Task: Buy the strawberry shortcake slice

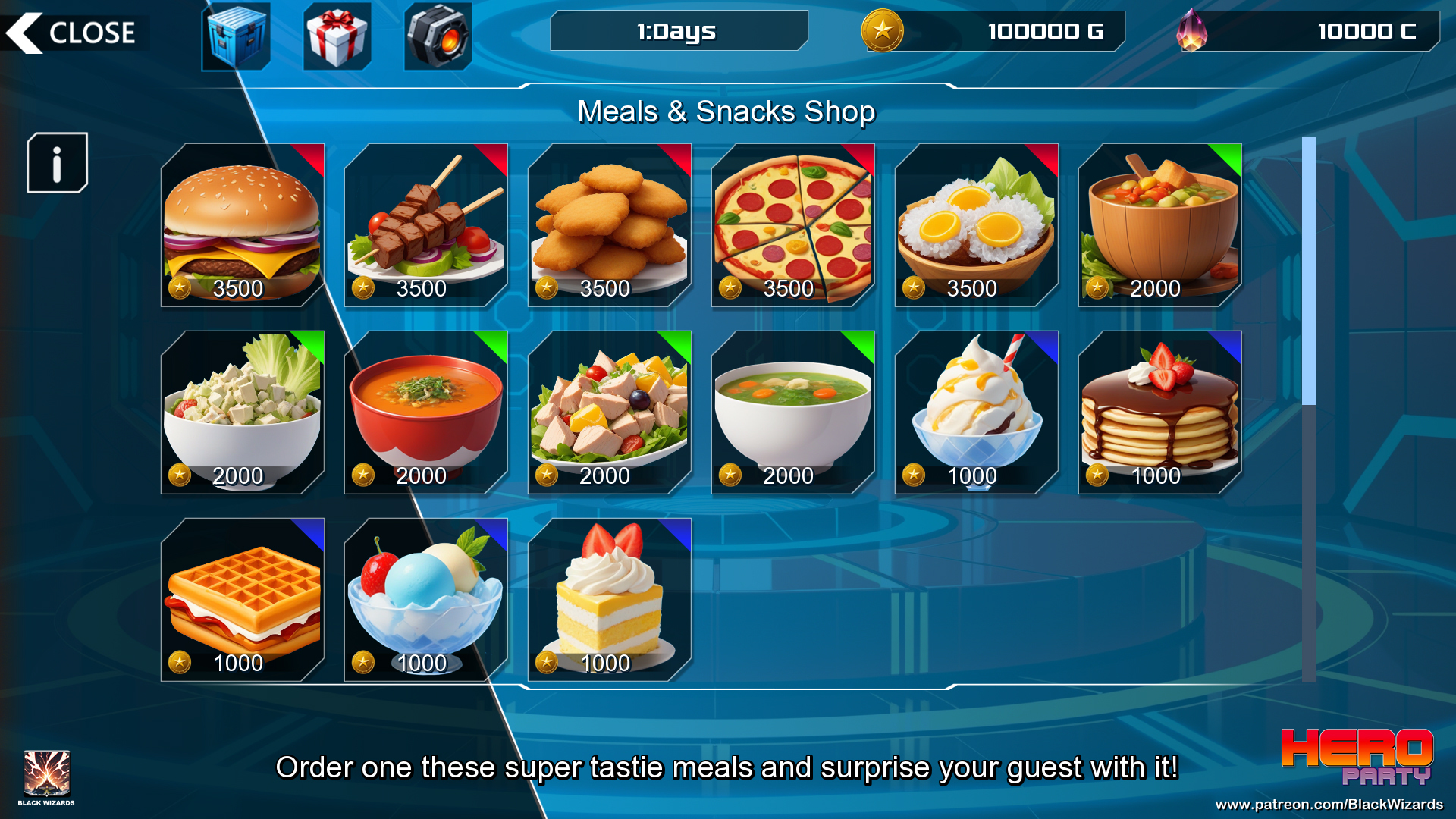Action: pos(610,600)
